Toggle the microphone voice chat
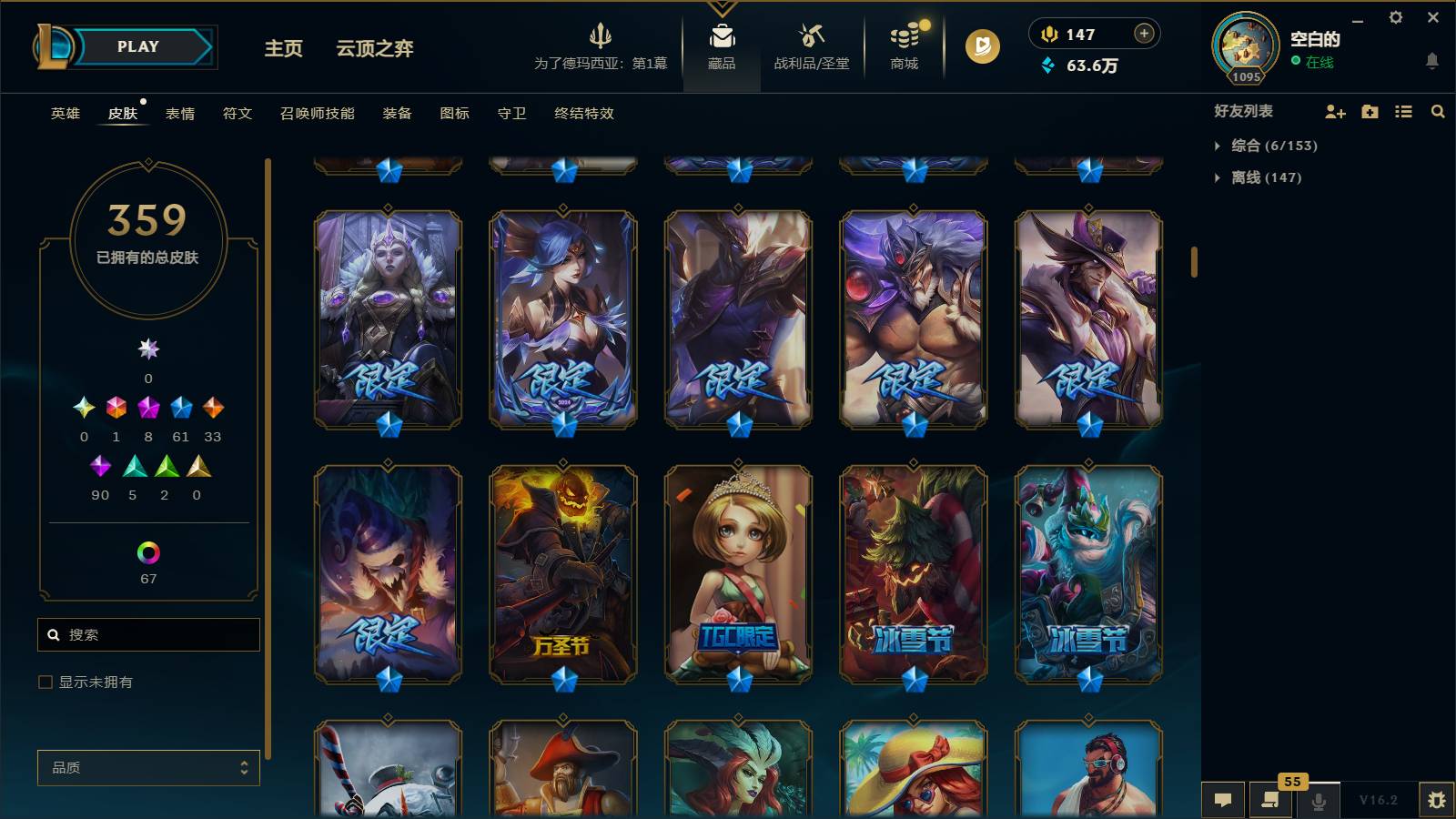This screenshot has height=819, width=1456. [1318, 800]
